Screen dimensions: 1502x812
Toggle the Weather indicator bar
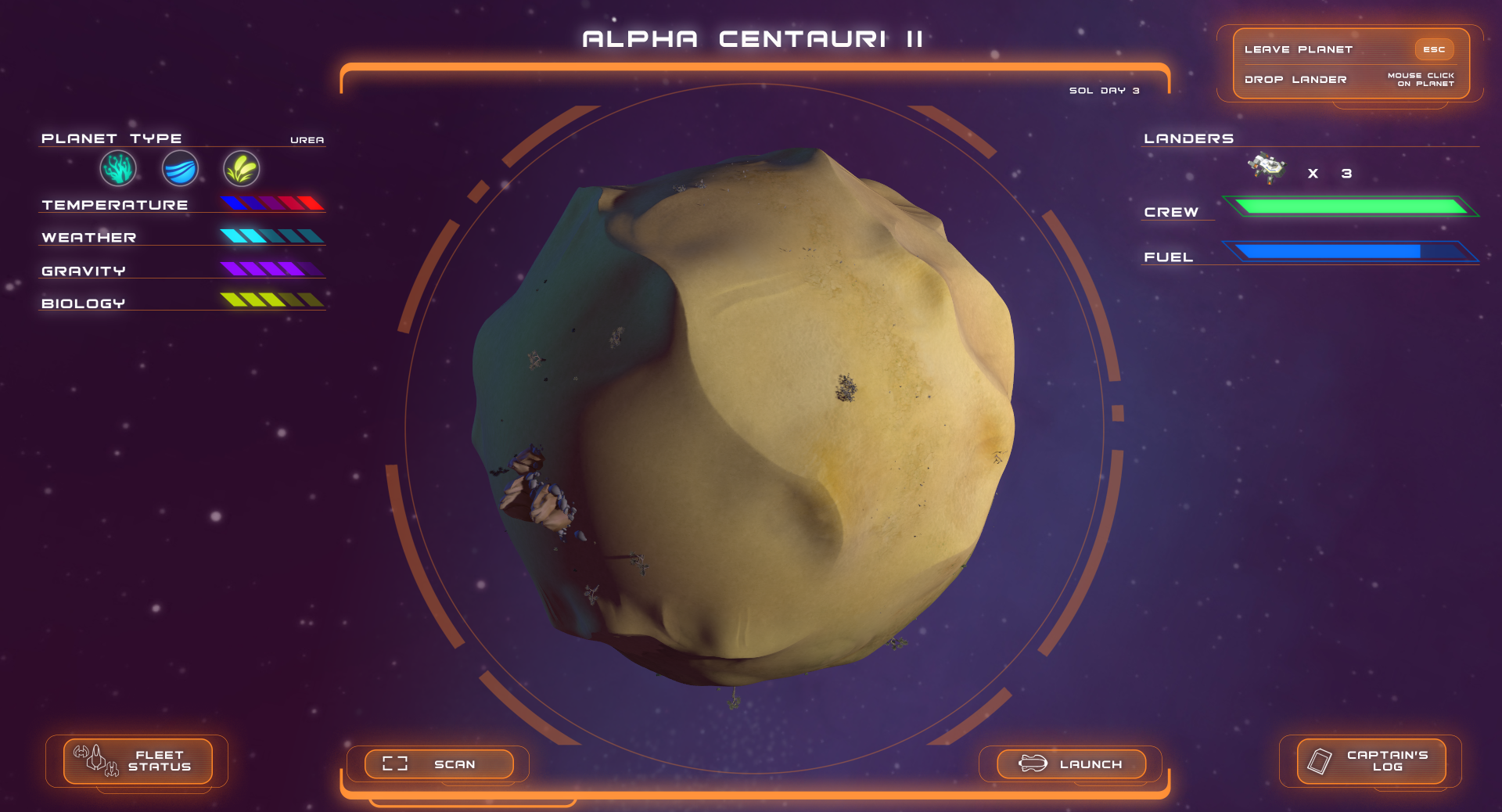(274, 235)
